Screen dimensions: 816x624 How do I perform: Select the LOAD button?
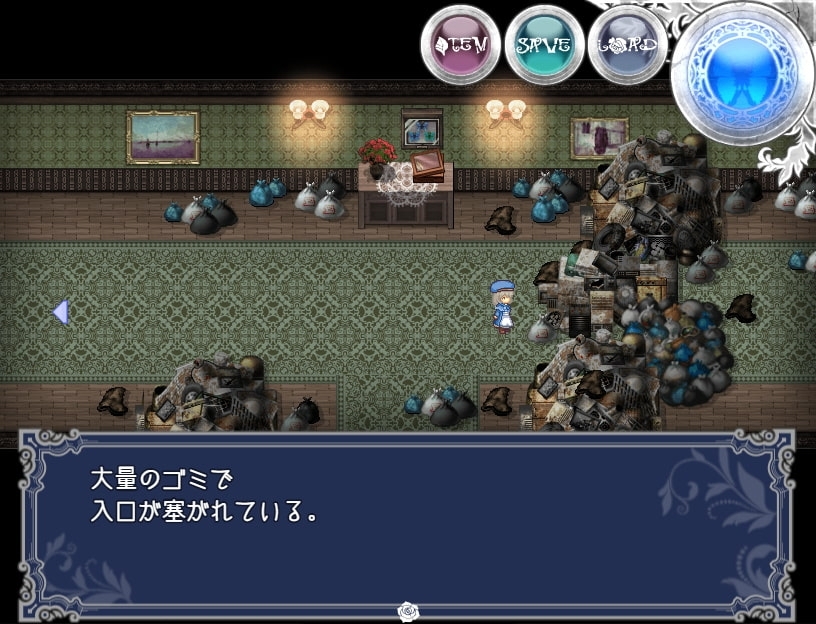pos(627,45)
